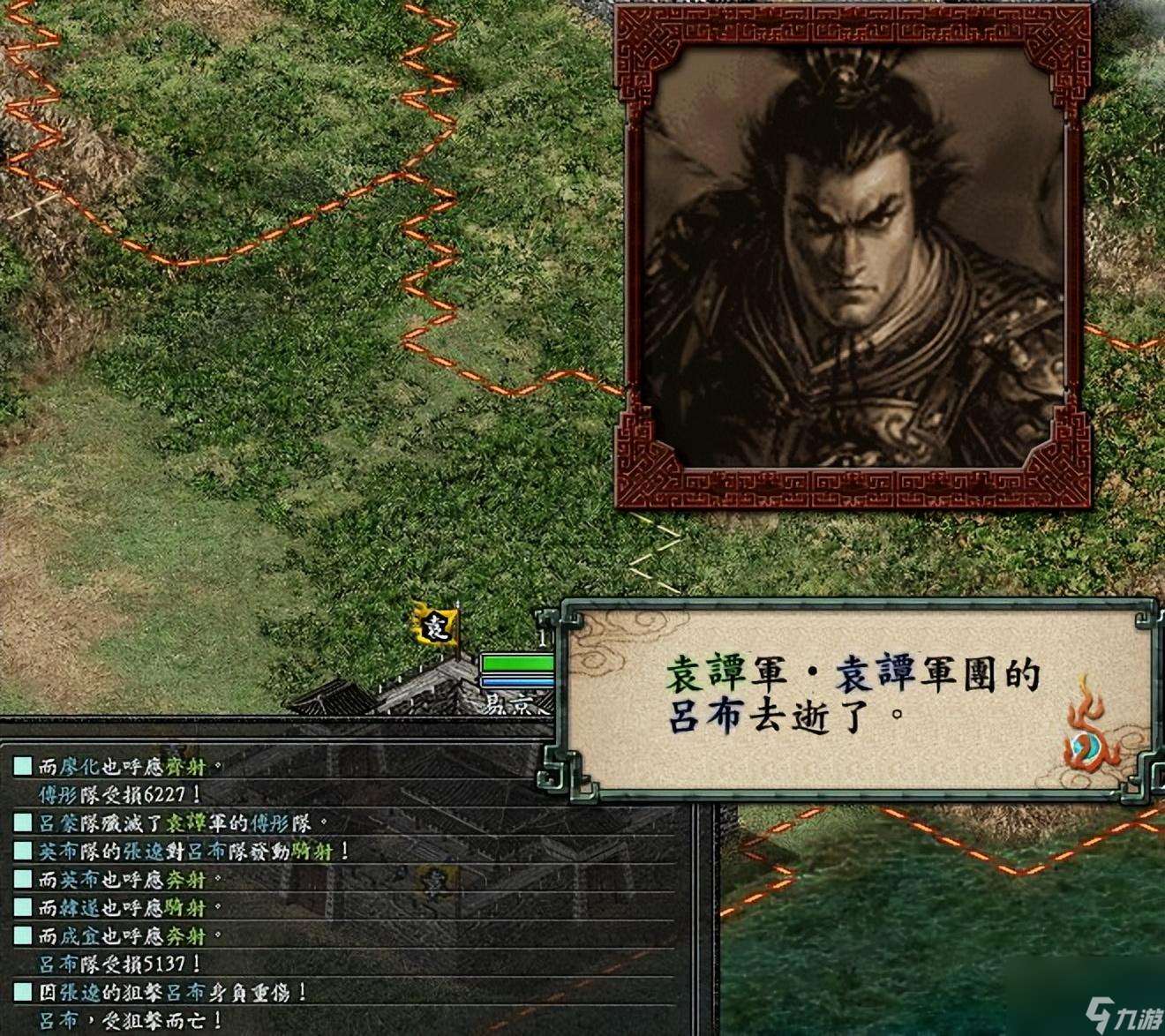Image resolution: width=1165 pixels, height=1036 pixels.
Task: Click the green troop strength bar at 易京
Action: (517, 663)
